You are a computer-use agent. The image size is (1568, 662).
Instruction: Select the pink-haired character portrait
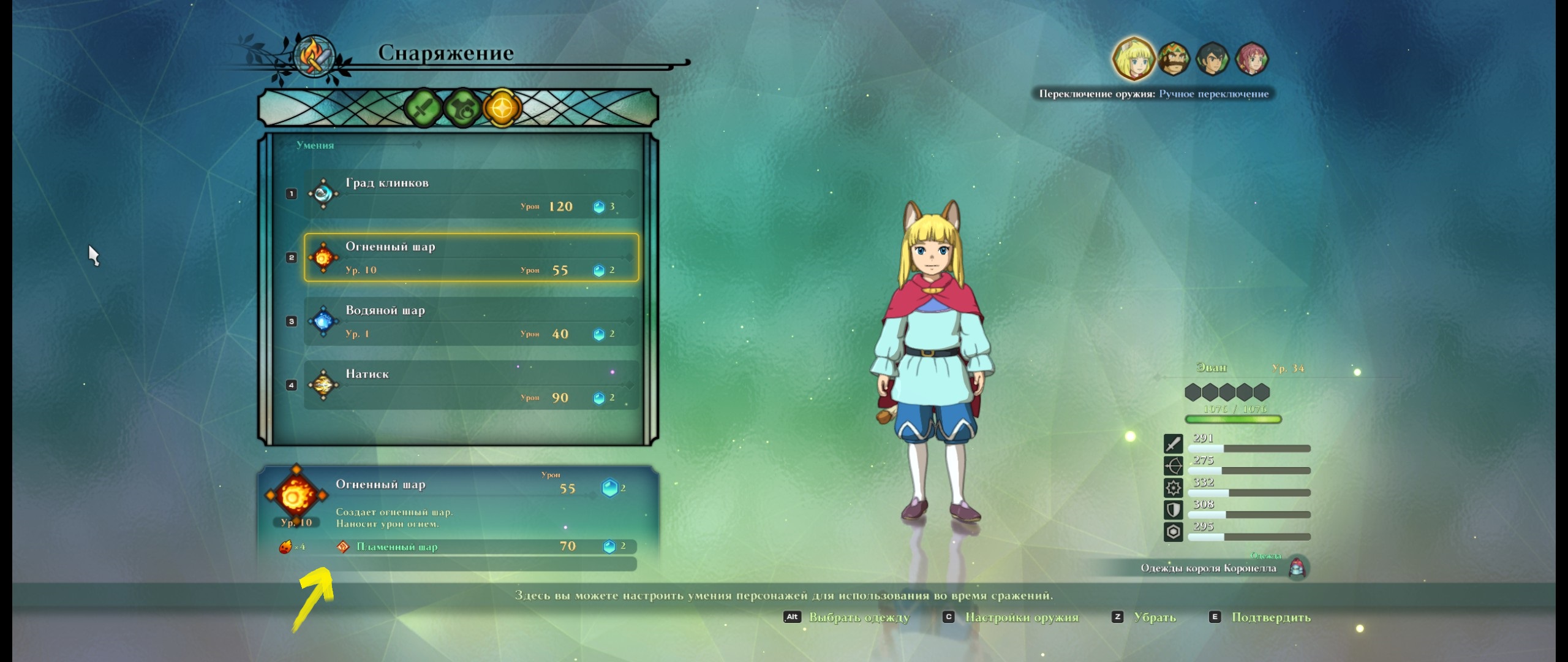(1251, 59)
